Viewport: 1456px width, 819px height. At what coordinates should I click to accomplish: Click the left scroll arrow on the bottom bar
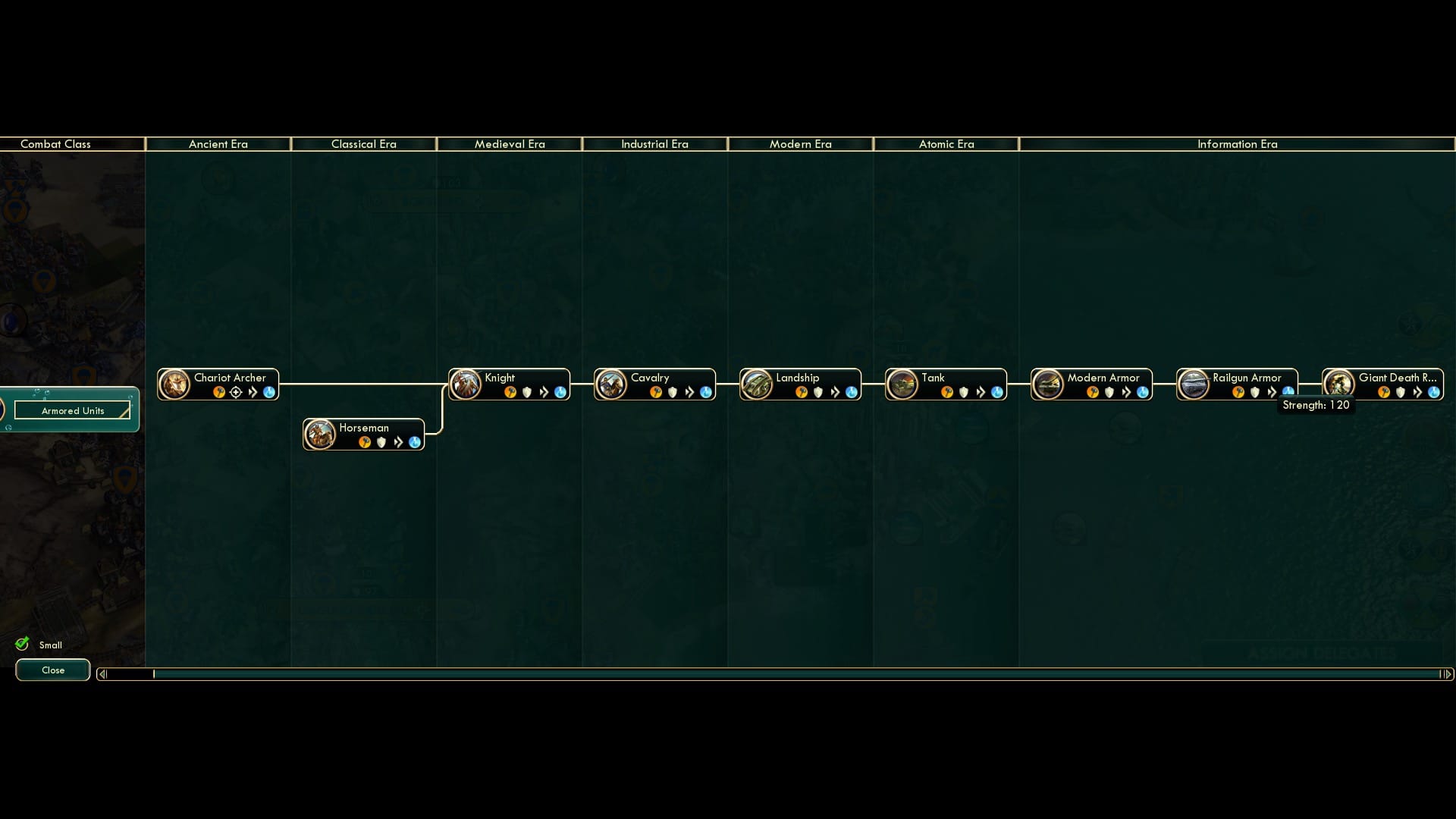(102, 672)
